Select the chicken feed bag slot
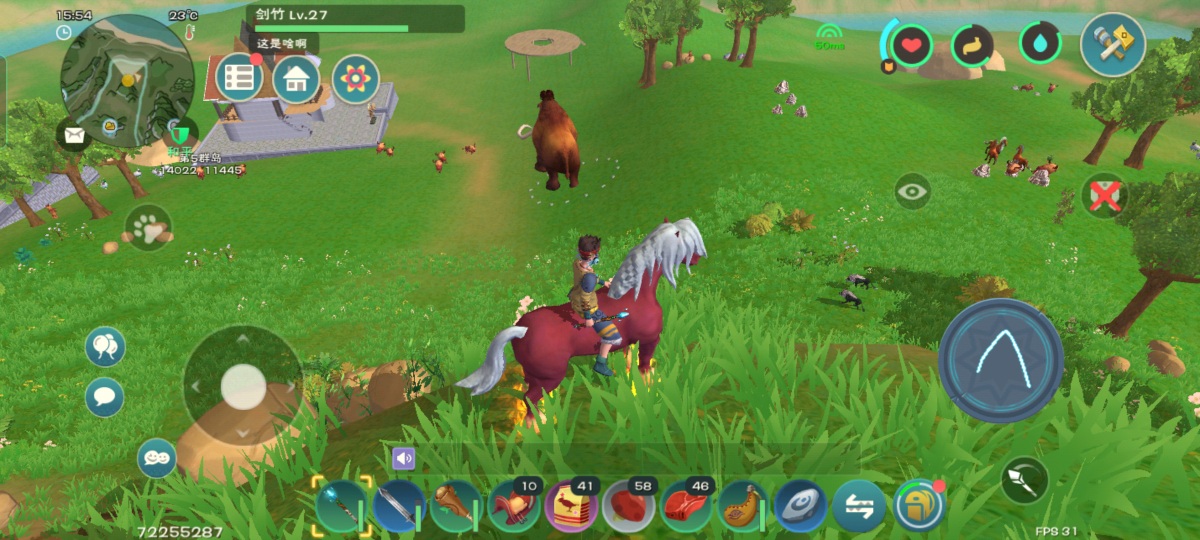Viewport: 1200px width, 540px height. pos(571,505)
